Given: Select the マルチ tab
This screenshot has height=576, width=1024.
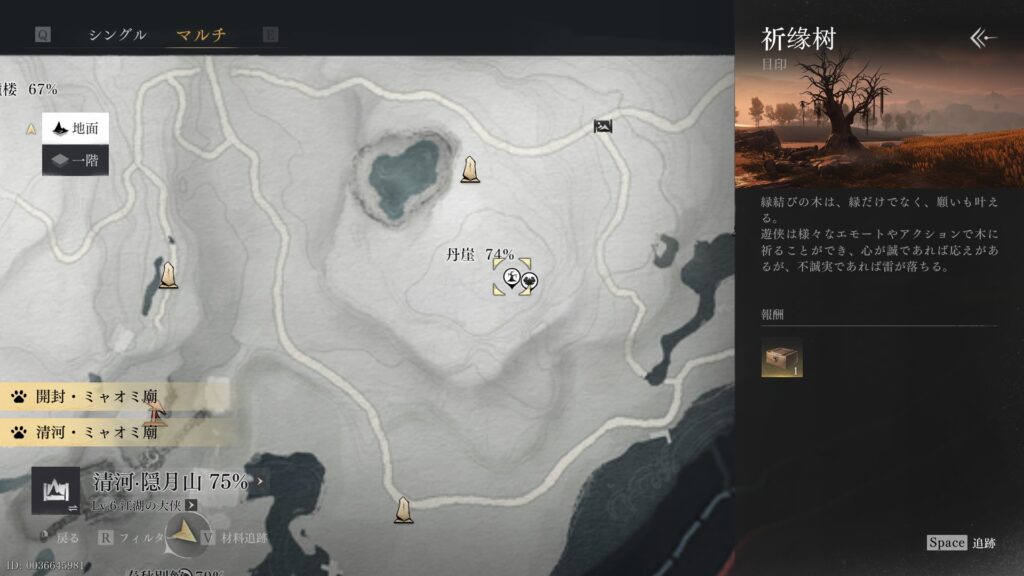Looking at the screenshot, I should 201,35.
